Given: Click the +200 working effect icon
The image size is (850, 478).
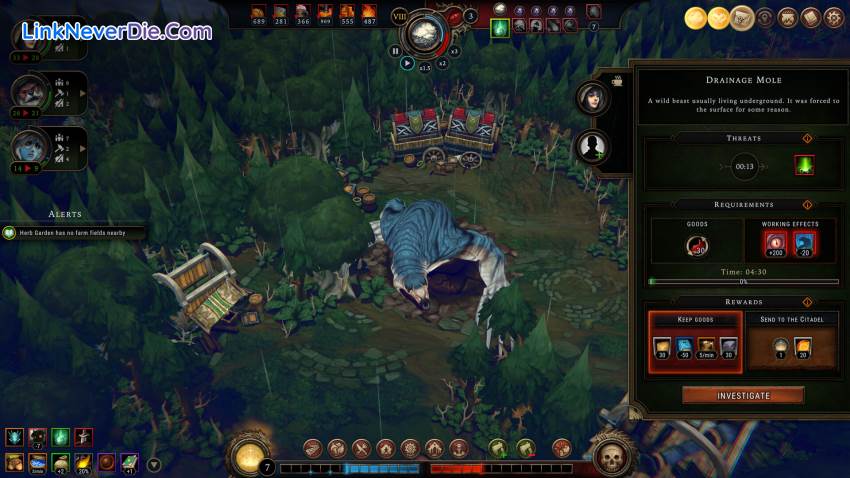Looking at the screenshot, I should (775, 245).
